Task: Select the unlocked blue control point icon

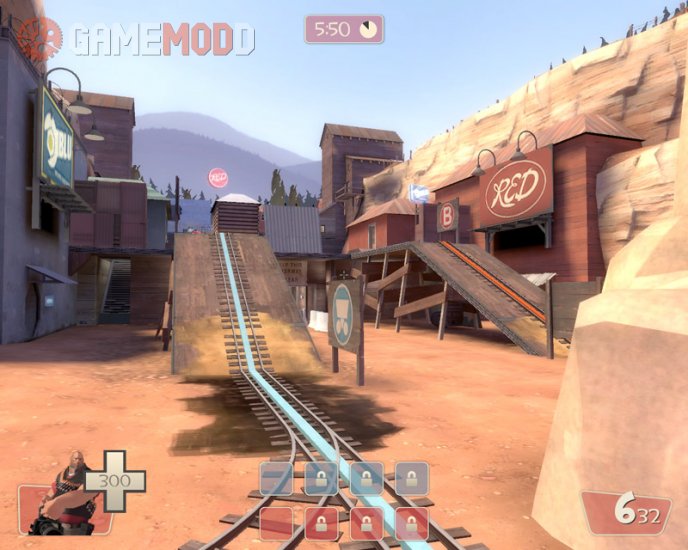Action: [277, 479]
